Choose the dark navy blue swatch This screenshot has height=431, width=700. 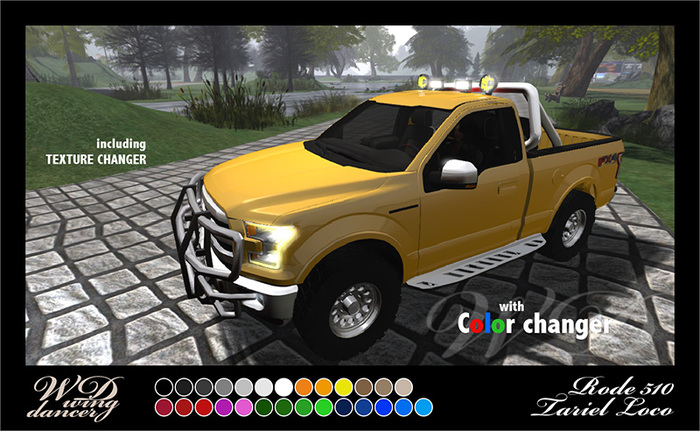point(343,407)
